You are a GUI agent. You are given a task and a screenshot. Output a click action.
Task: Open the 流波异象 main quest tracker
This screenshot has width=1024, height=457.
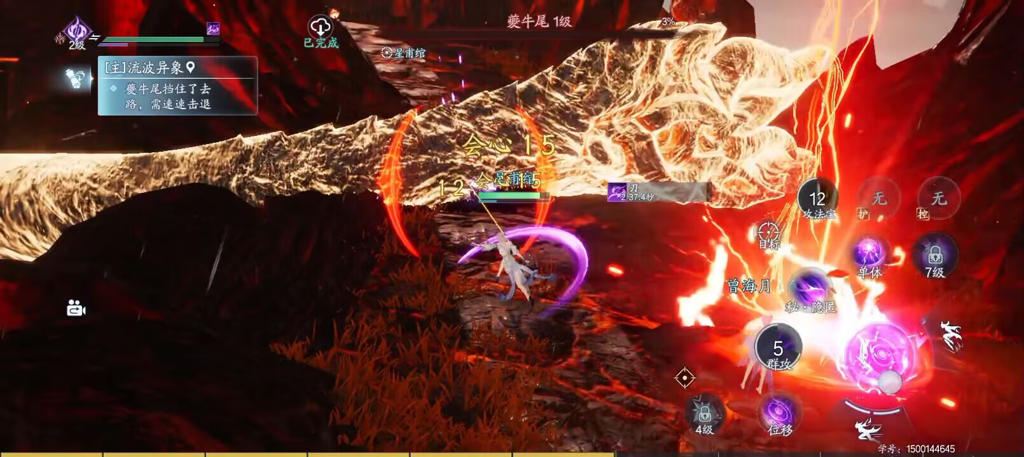[177, 68]
